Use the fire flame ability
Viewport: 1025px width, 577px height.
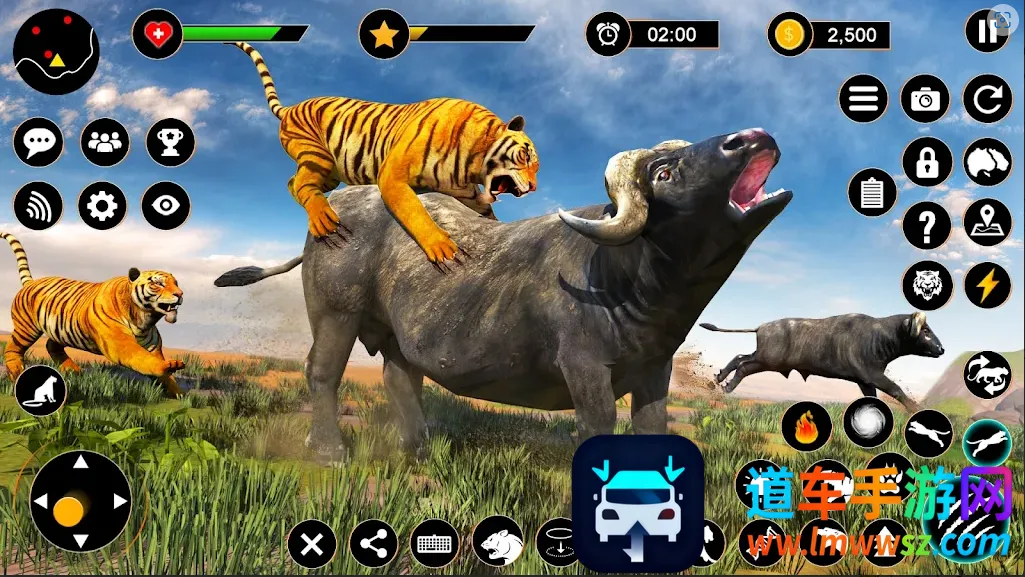point(806,426)
